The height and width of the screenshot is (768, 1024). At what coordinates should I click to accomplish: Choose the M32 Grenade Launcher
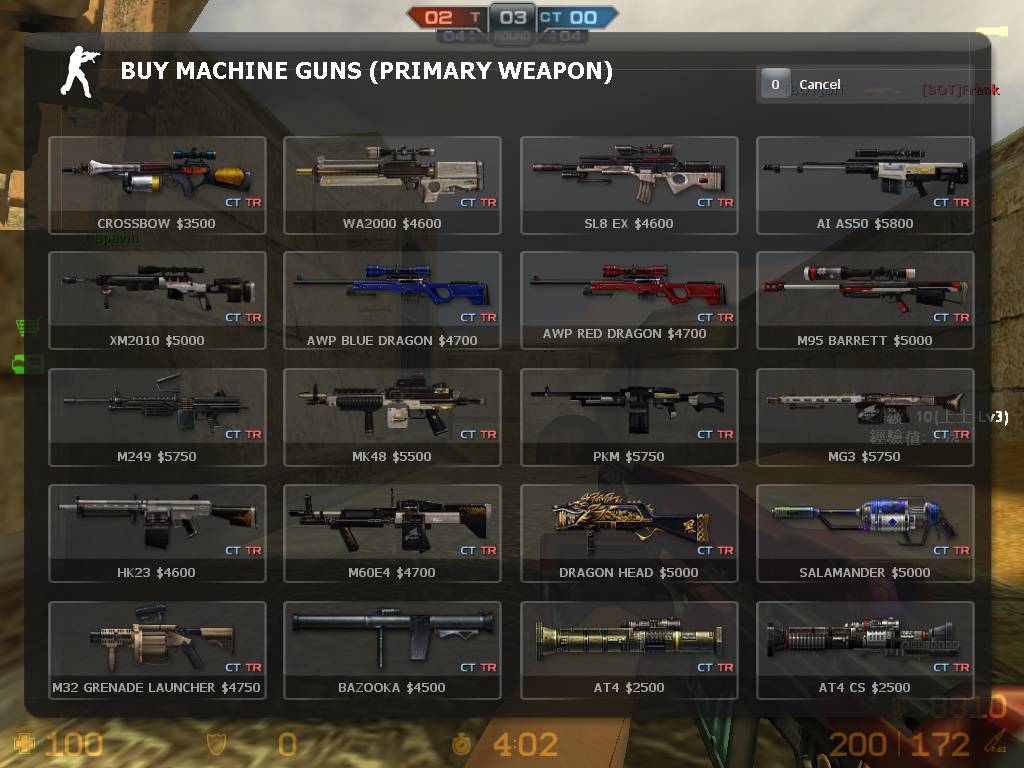click(x=157, y=650)
